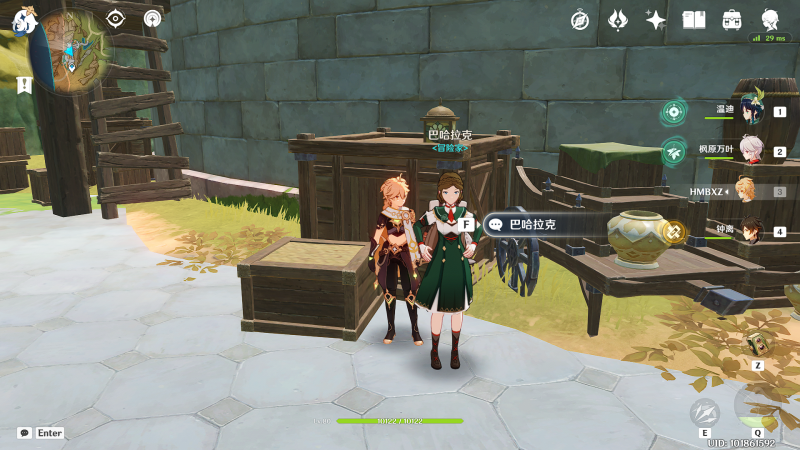Use the cube gadget quick-use icon
Image resolution: width=800 pixels, height=450 pixels.
(x=757, y=345)
